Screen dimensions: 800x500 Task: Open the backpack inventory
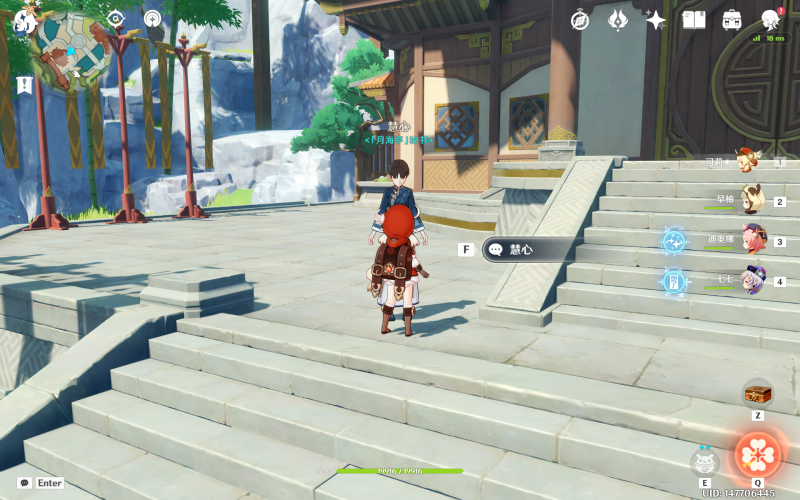pos(732,19)
